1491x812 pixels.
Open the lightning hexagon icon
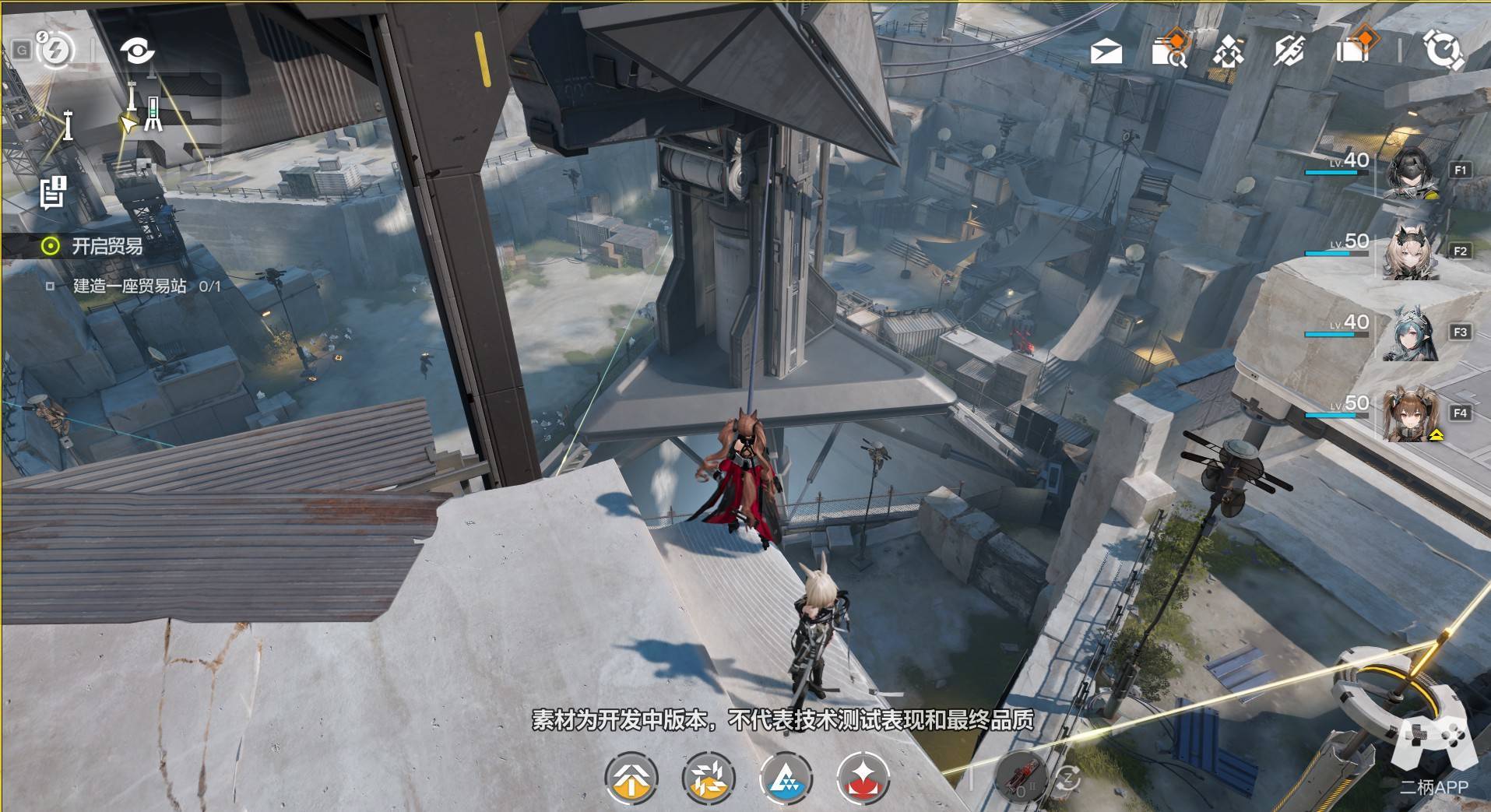[x=1289, y=51]
